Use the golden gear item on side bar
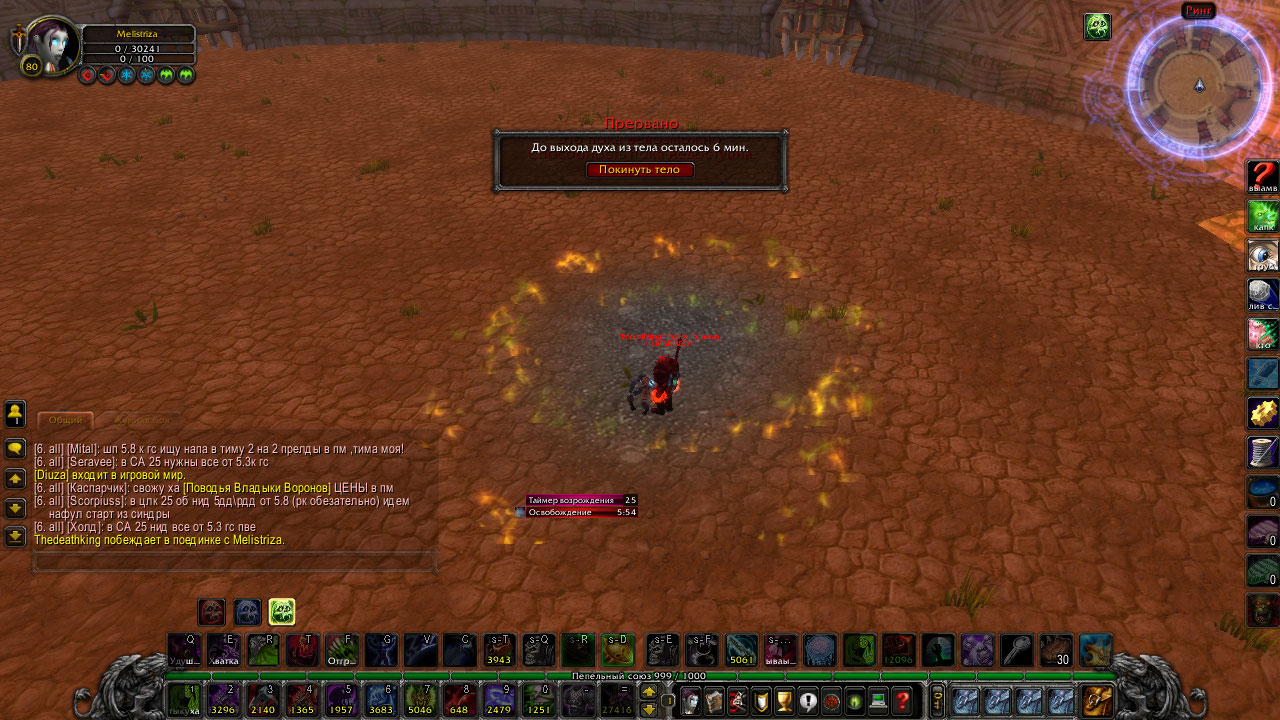The image size is (1280, 720). pyautogui.click(x=1262, y=413)
